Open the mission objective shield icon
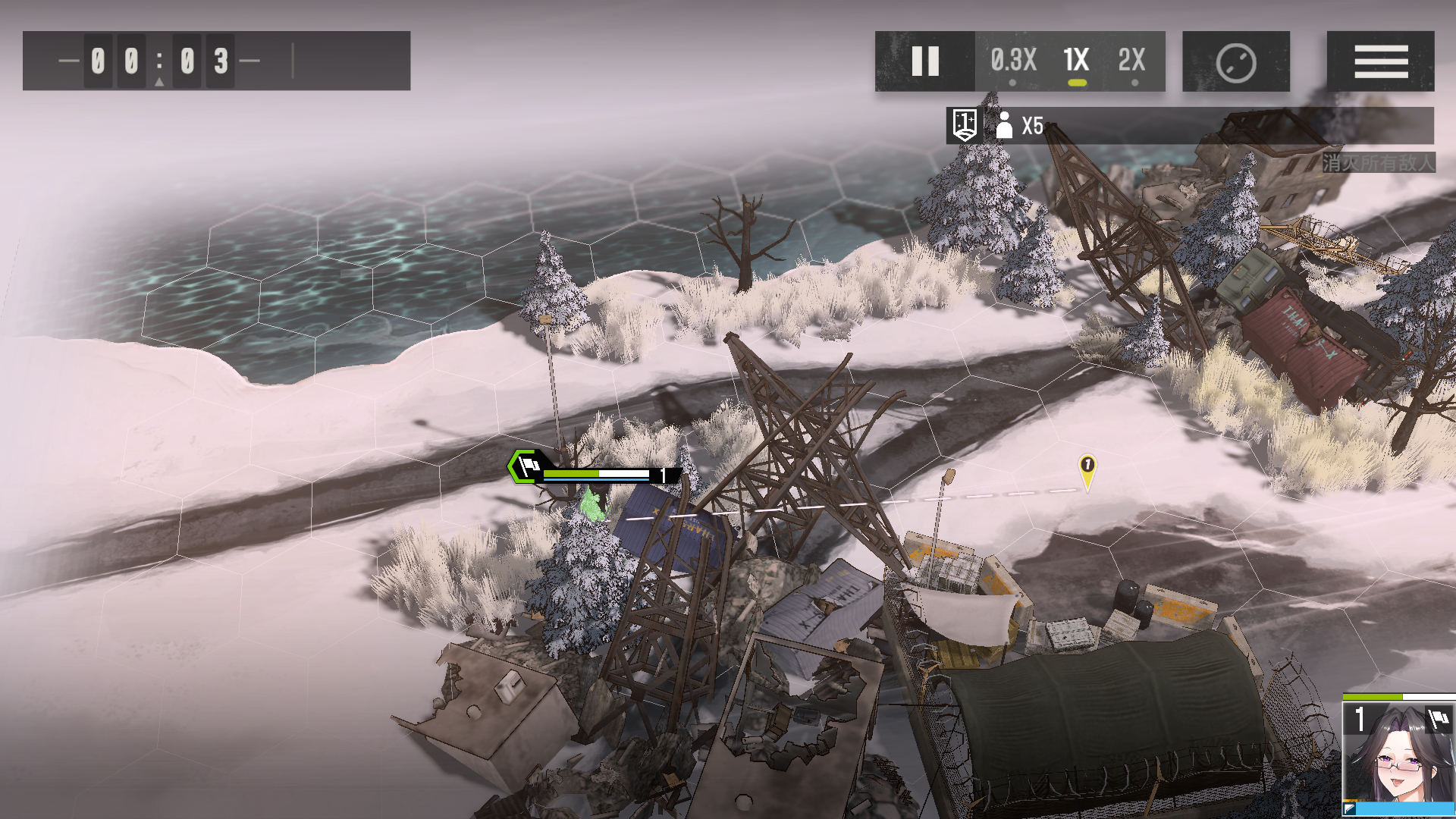Image resolution: width=1456 pixels, height=819 pixels. [965, 125]
